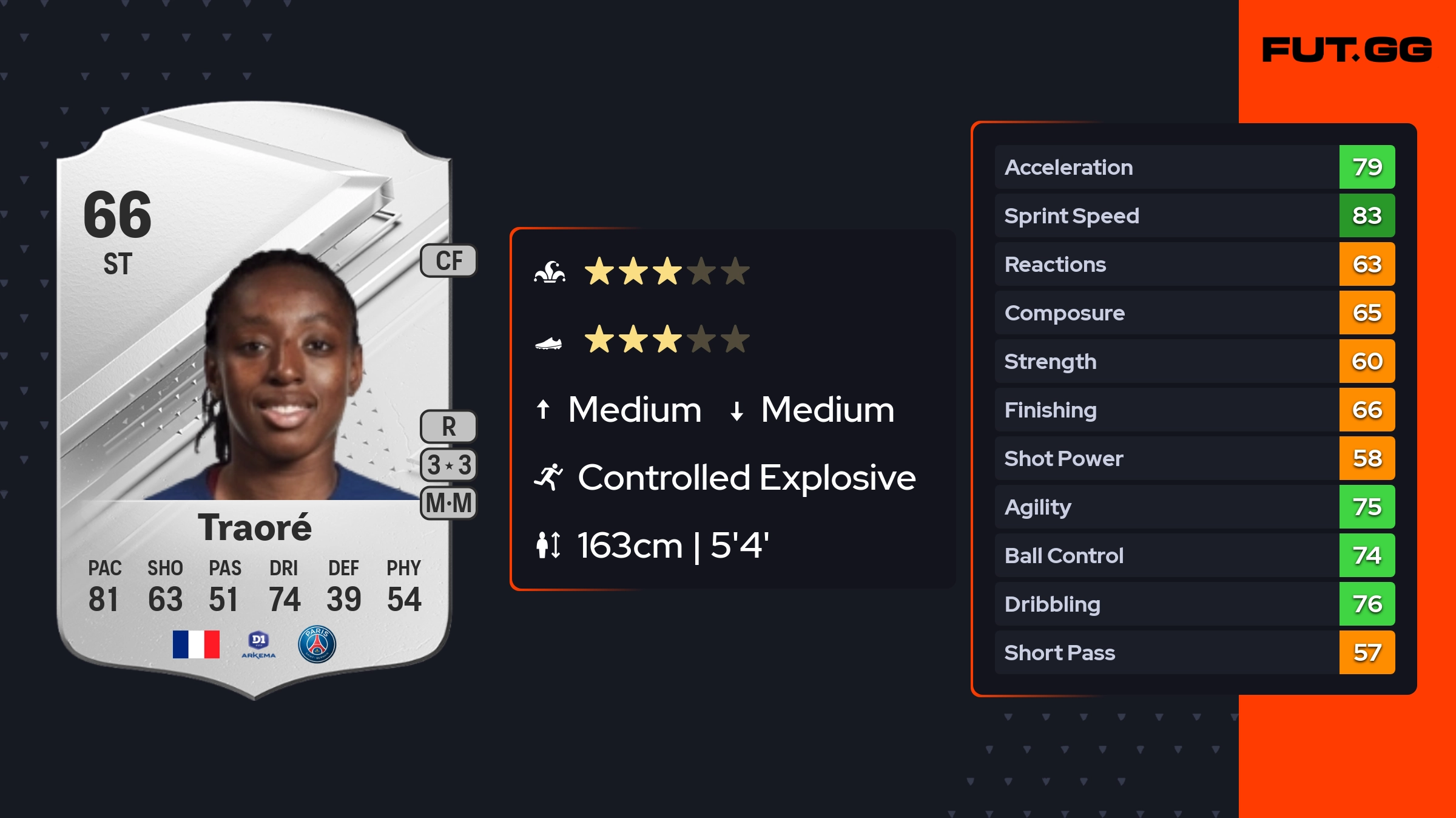Select the Ball Control stat row
Image resolution: width=1456 pixels, height=818 pixels.
pyautogui.click(x=1194, y=555)
